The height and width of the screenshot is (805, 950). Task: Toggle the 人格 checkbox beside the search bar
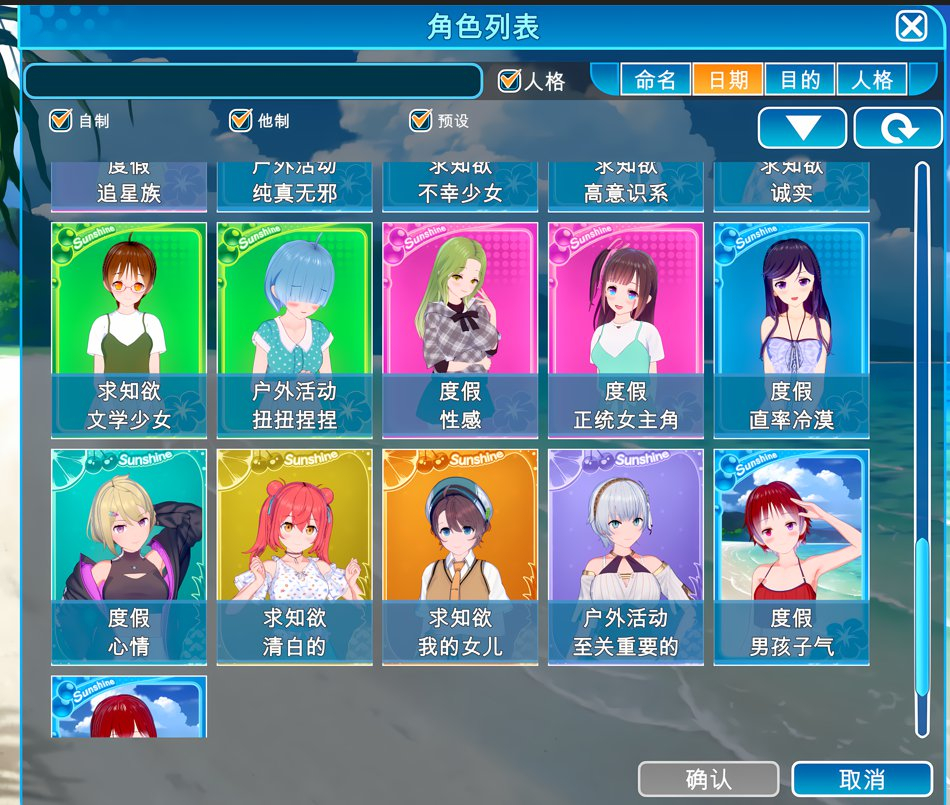510,81
